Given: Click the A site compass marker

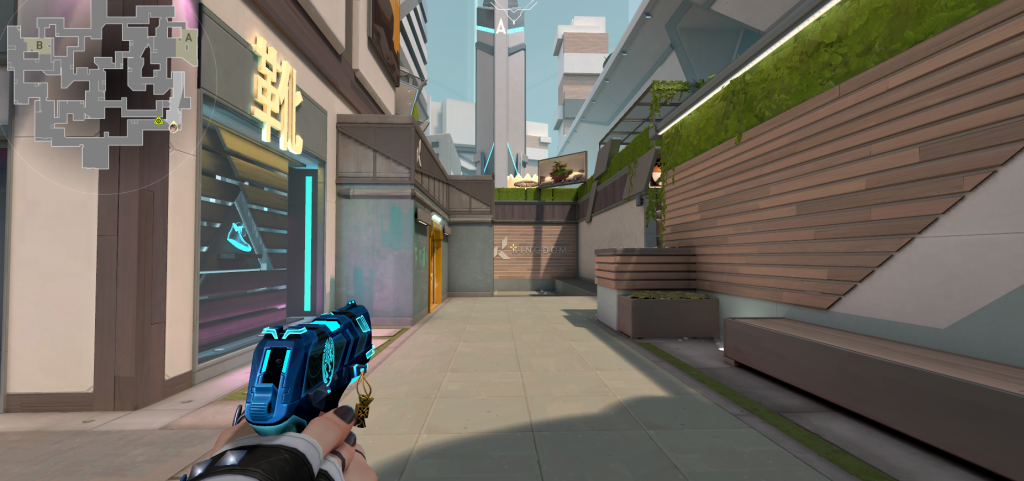Looking at the screenshot, I should 499,26.
